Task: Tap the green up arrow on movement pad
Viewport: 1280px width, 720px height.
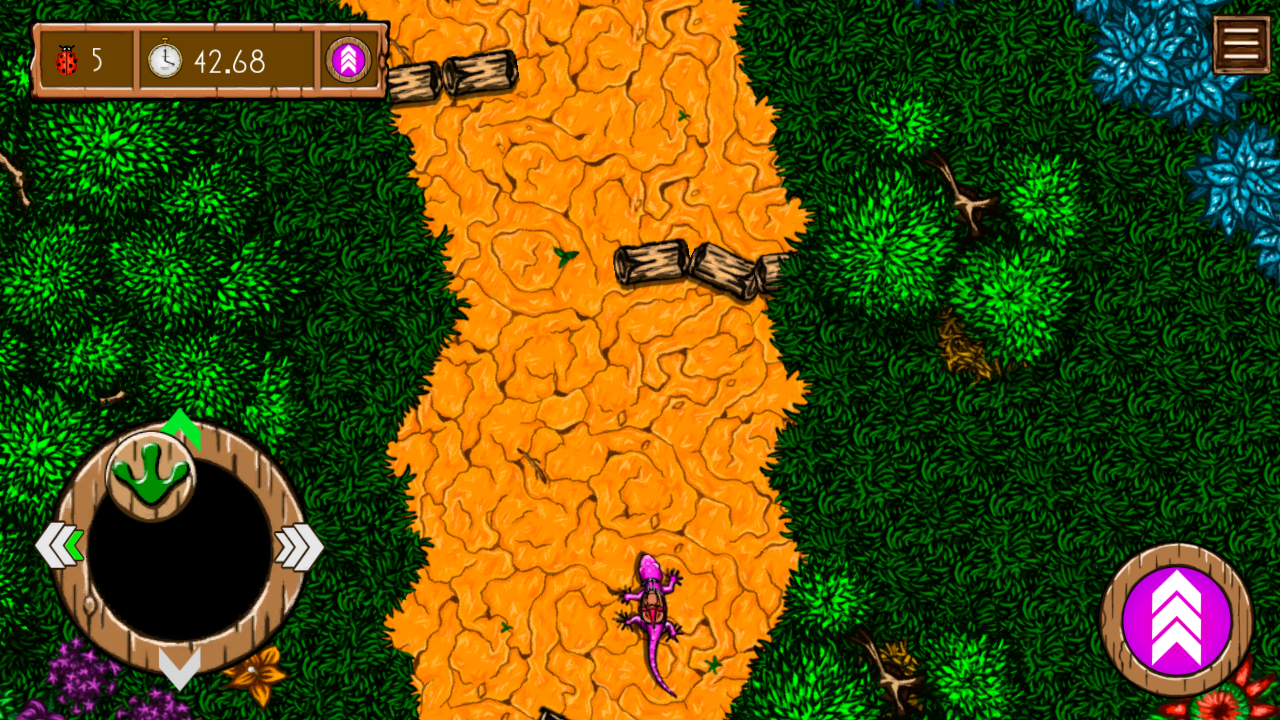Action: 181,424
